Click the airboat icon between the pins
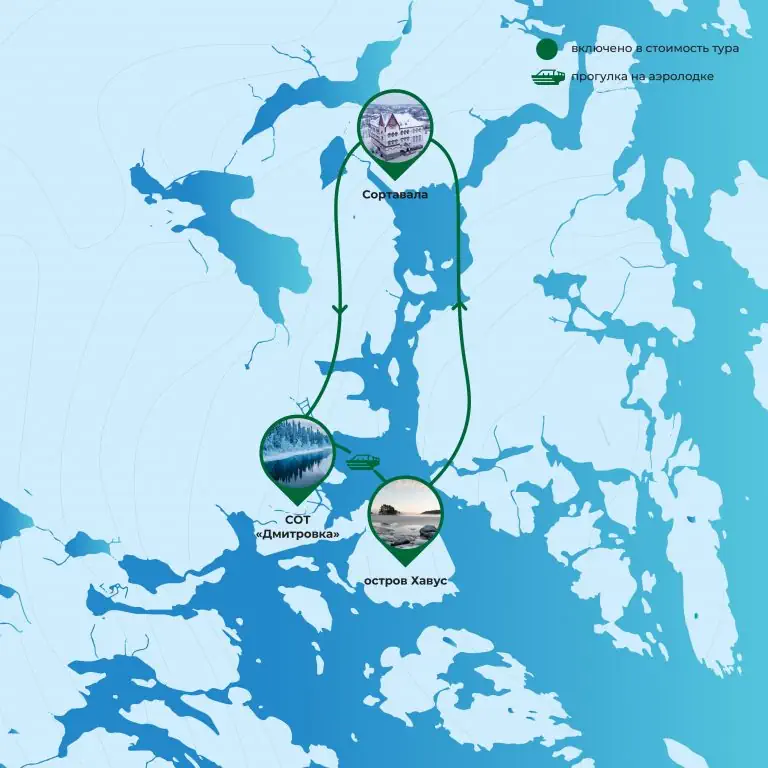 pyautogui.click(x=362, y=463)
